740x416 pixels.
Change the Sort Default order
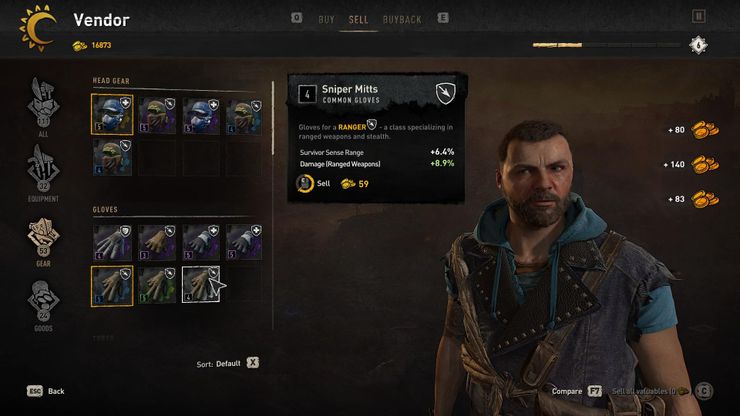point(227,363)
